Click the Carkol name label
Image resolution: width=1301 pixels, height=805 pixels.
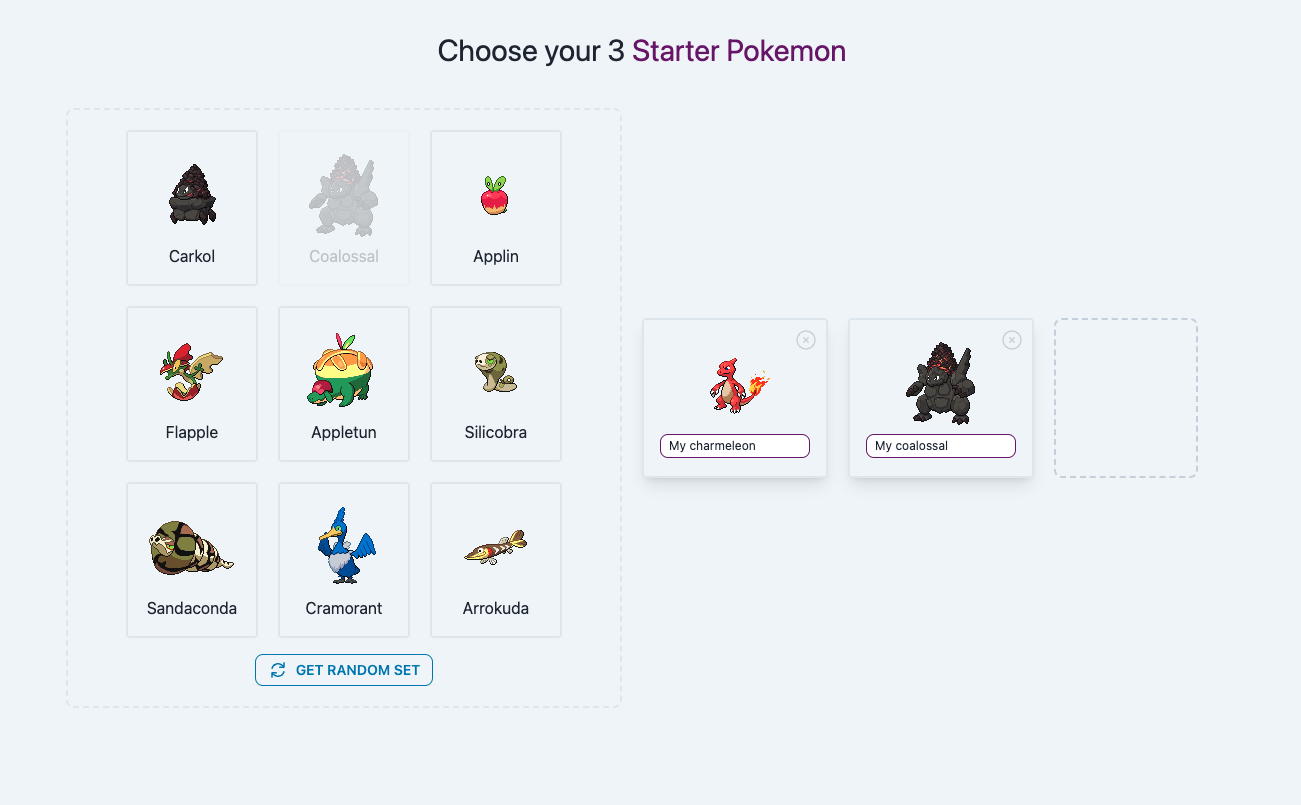[192, 256]
